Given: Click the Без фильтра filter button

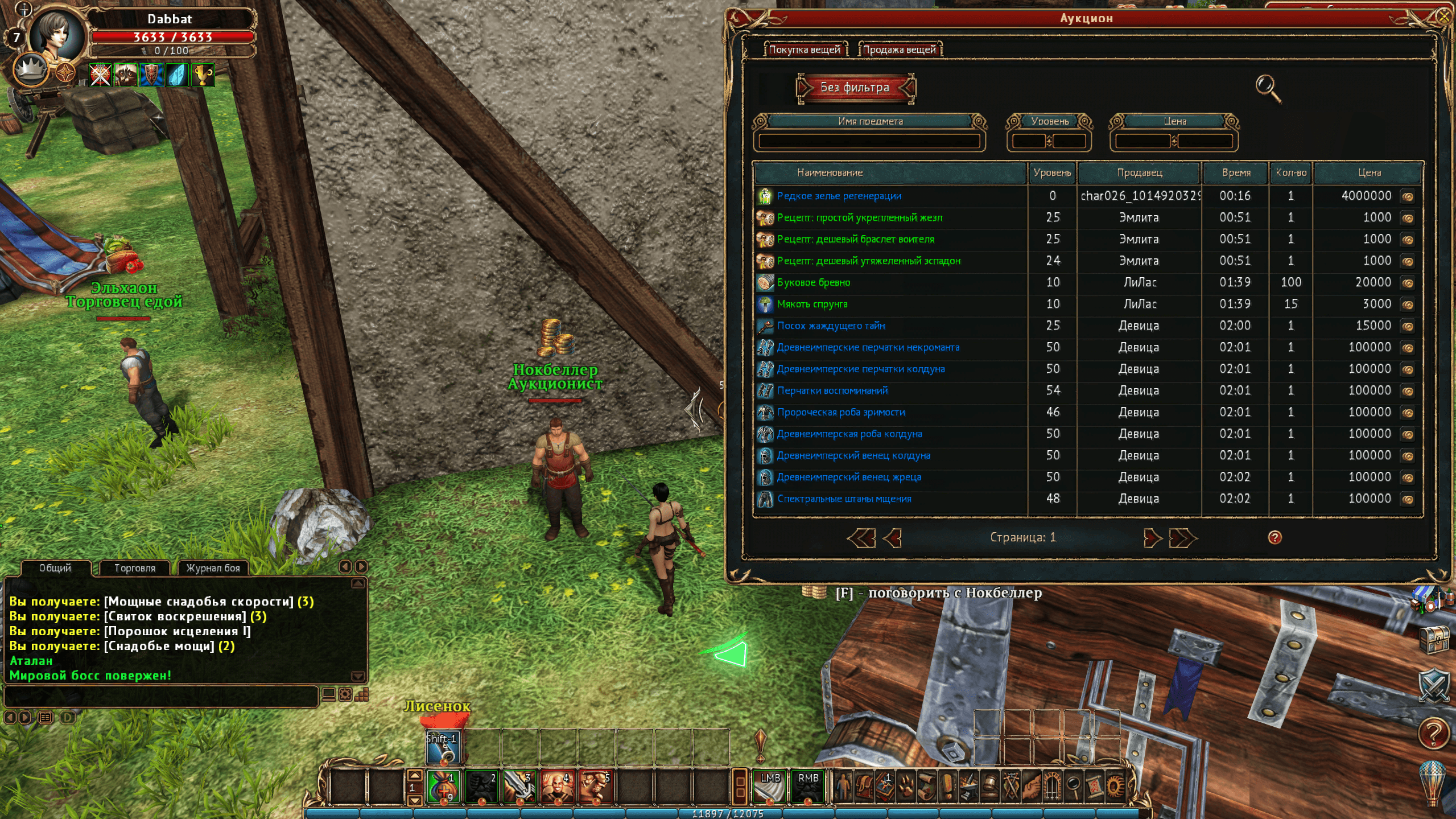Looking at the screenshot, I should (x=855, y=88).
